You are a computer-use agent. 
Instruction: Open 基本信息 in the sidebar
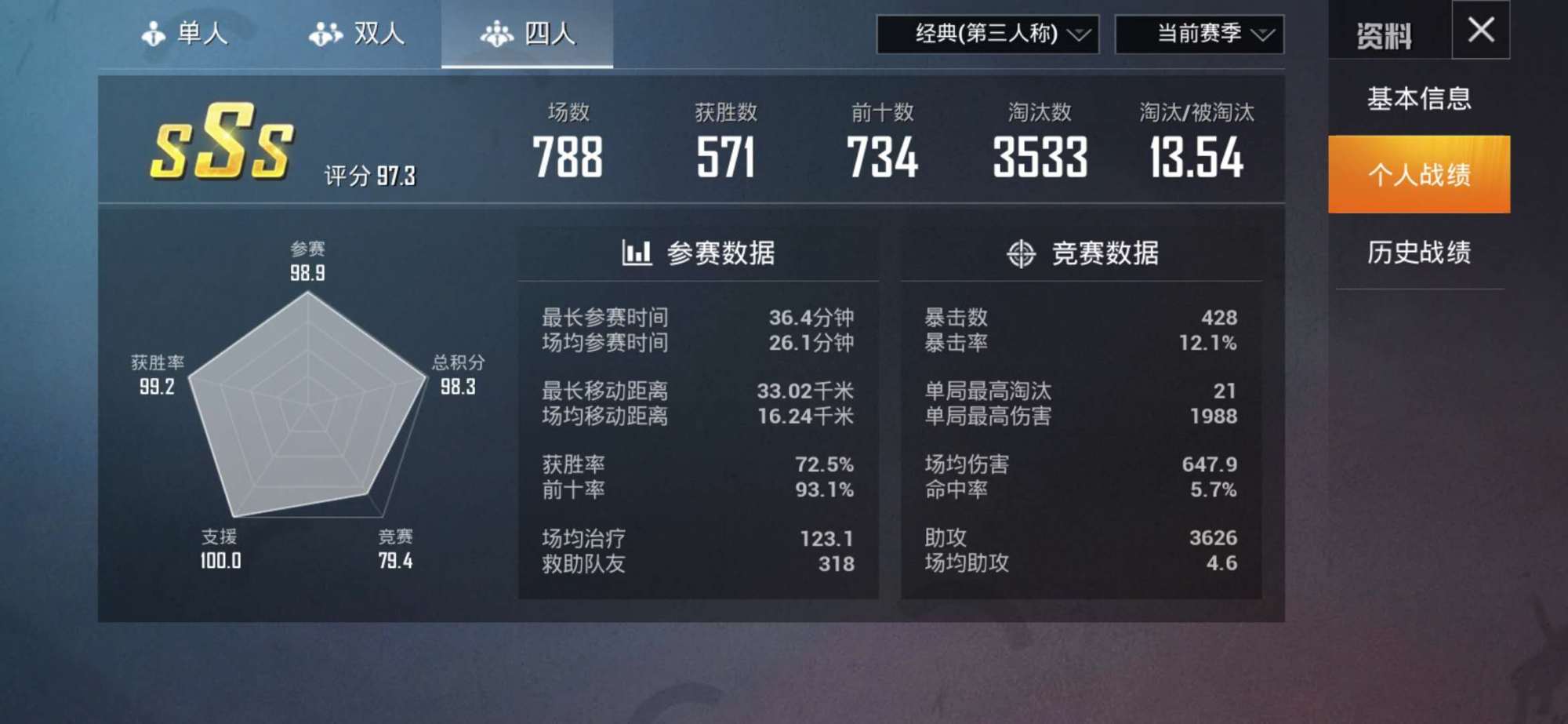(x=1419, y=100)
